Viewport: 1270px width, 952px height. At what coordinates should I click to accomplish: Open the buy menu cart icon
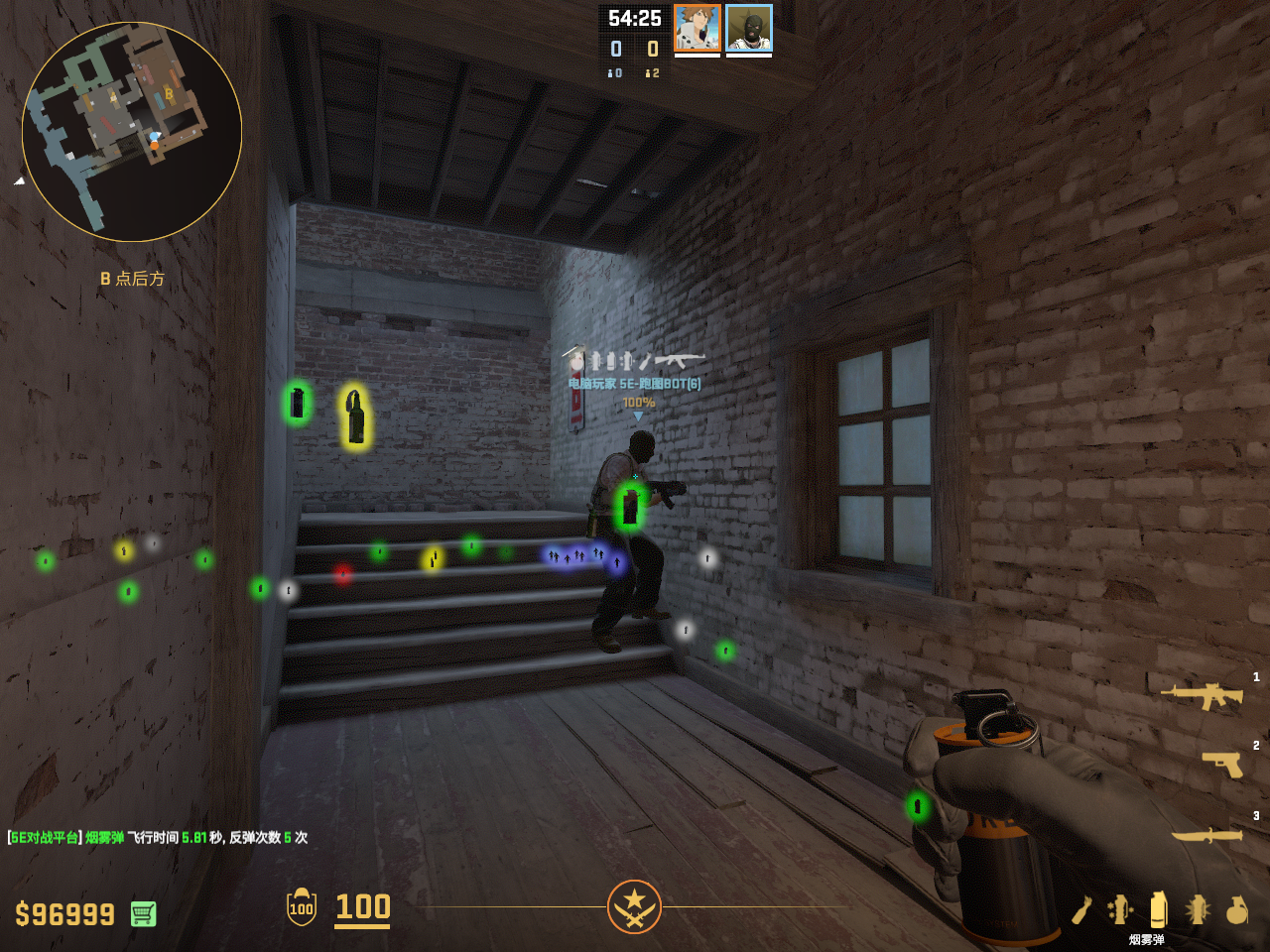pos(144,913)
